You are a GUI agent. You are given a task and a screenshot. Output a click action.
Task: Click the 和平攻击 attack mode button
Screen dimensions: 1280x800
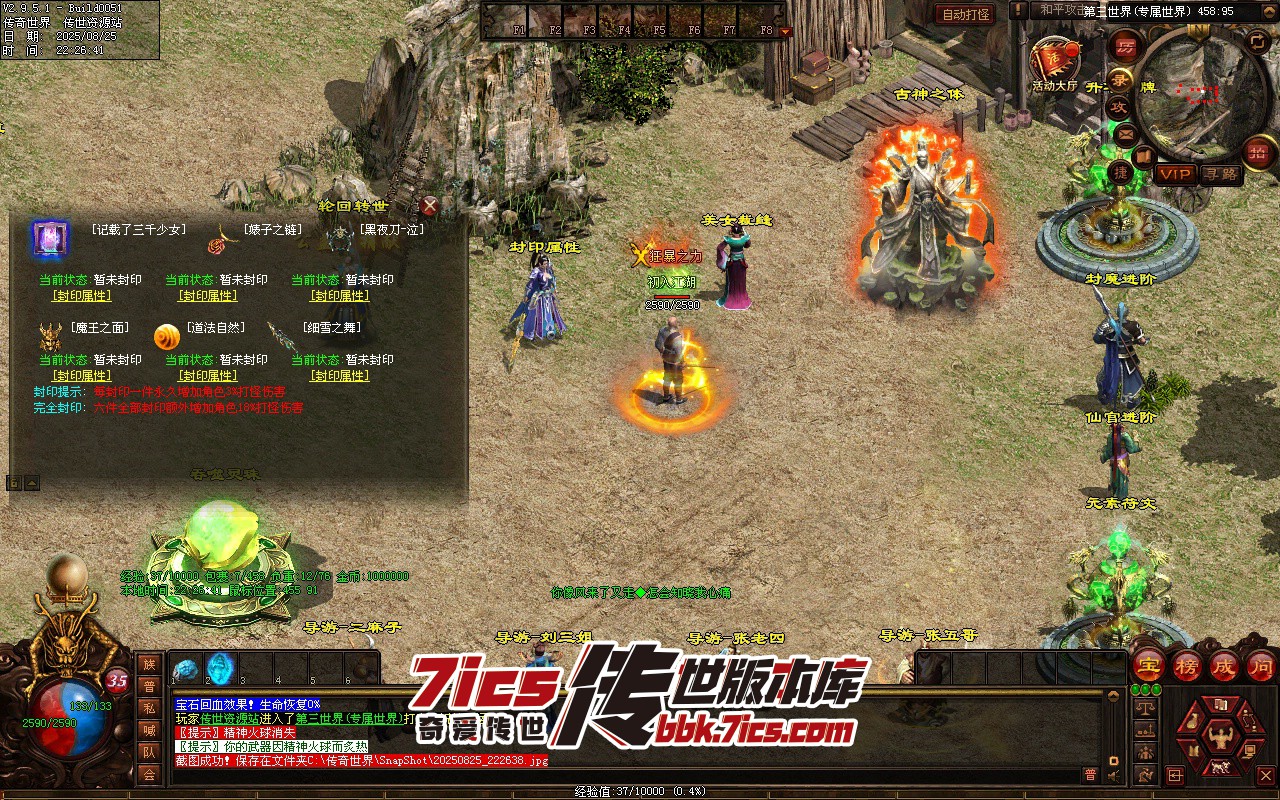pos(1060,10)
